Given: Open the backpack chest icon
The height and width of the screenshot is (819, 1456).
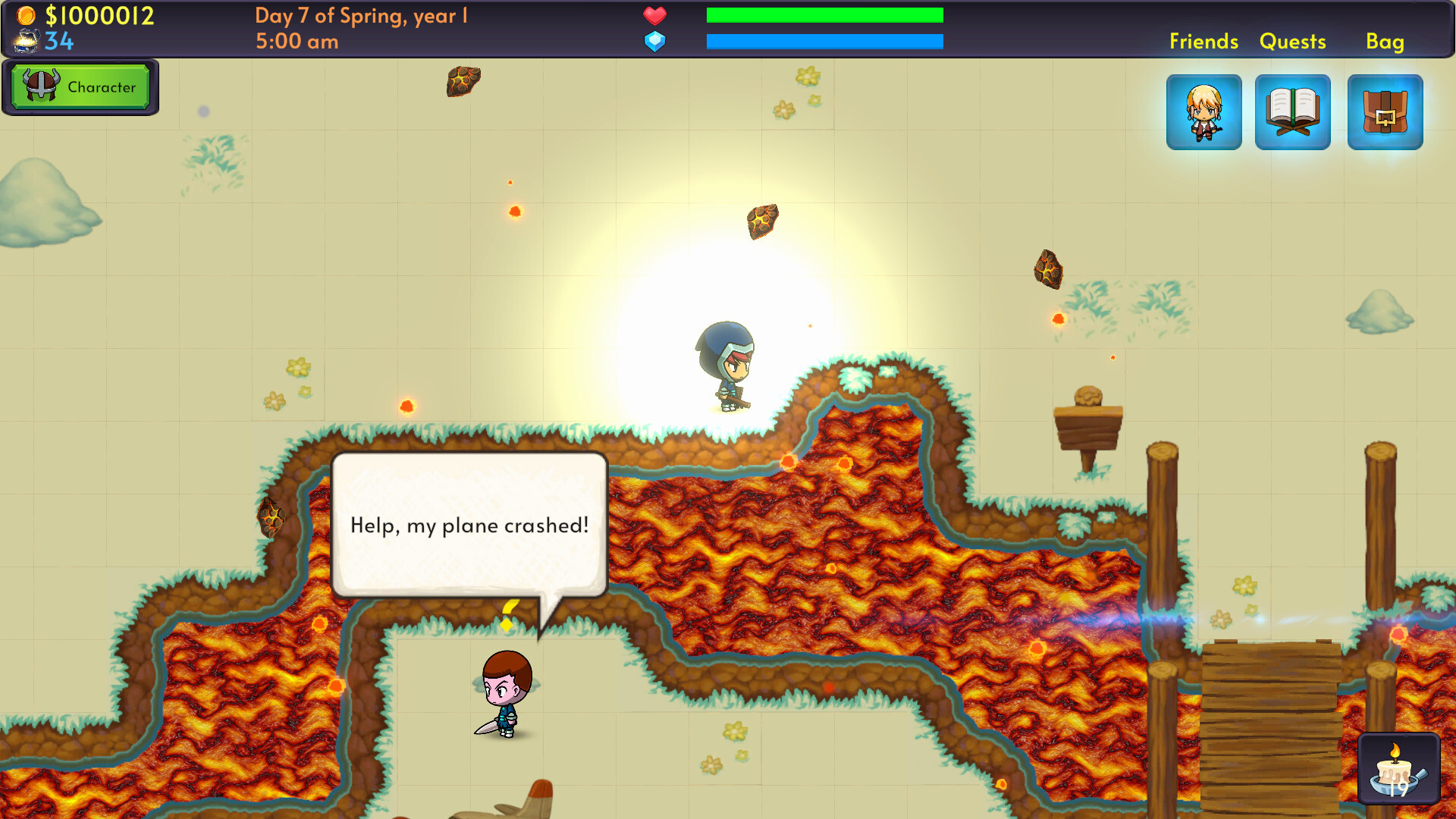Looking at the screenshot, I should pyautogui.click(x=1385, y=111).
